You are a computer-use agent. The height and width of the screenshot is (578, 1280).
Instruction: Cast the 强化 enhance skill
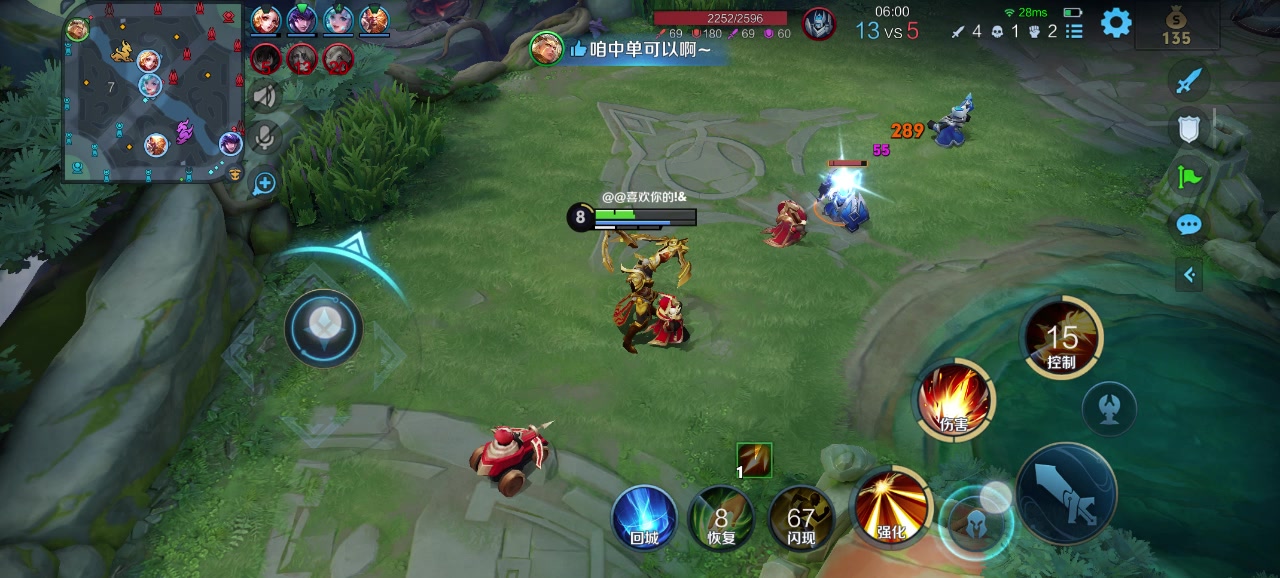click(x=890, y=505)
